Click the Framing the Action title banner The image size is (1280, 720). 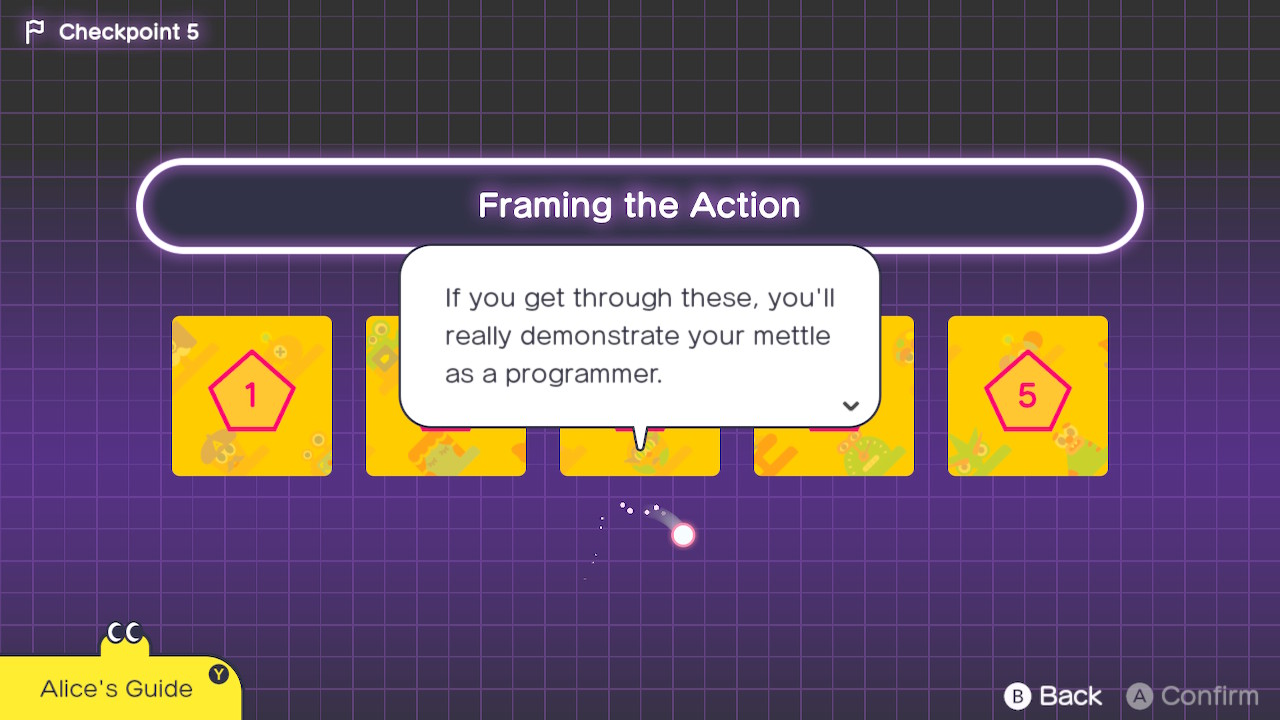(639, 205)
